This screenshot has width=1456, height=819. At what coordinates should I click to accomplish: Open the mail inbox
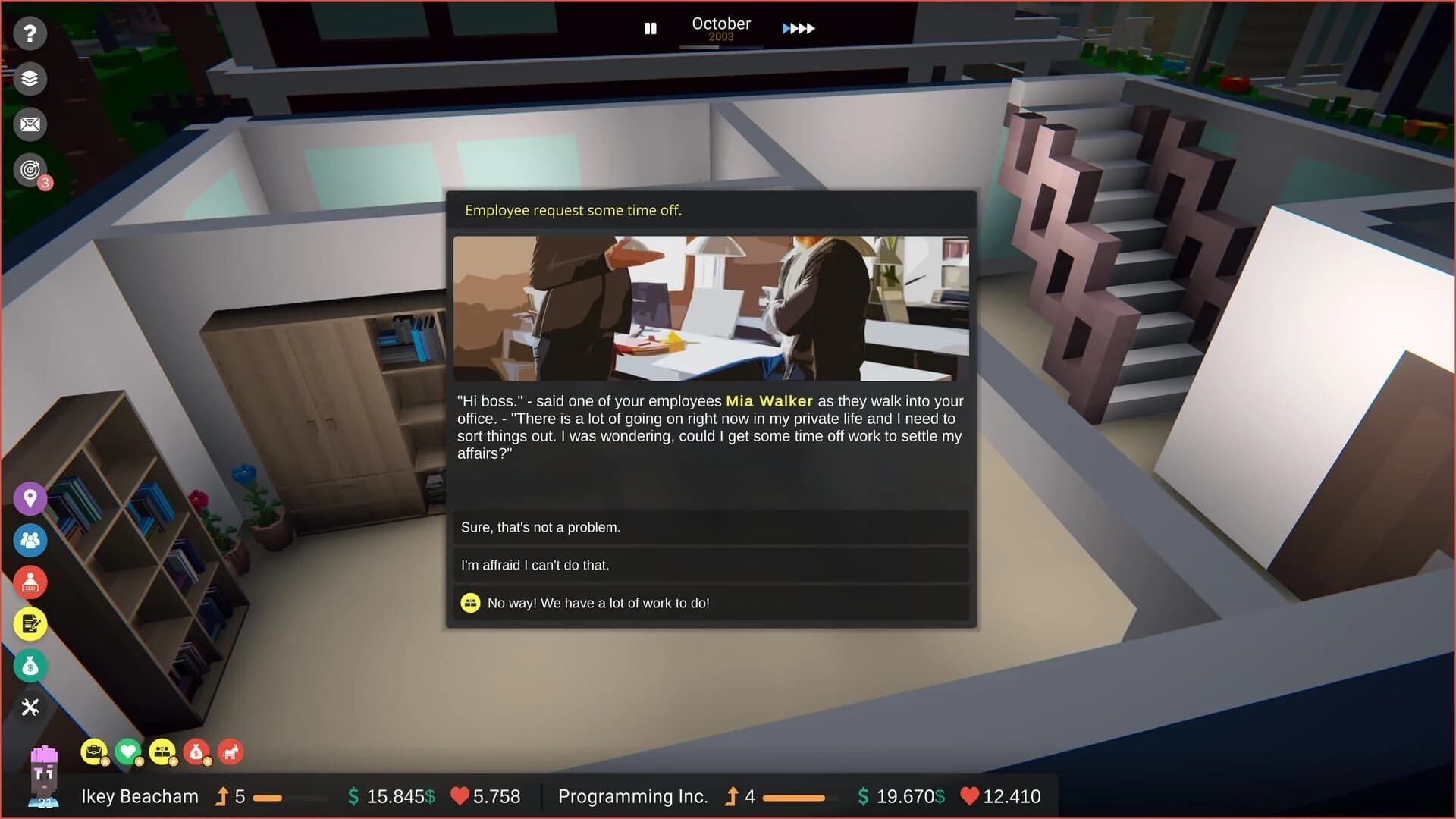tap(30, 124)
